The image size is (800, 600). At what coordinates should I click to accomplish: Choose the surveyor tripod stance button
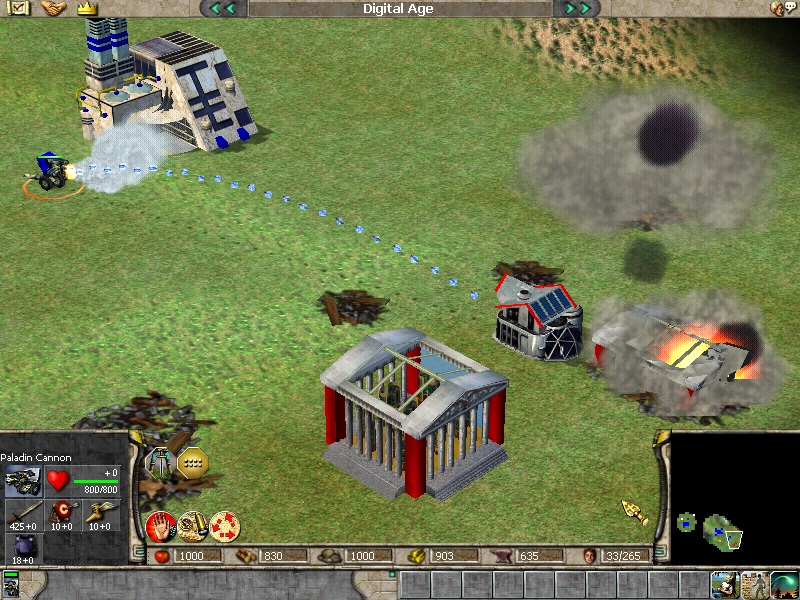point(160,463)
